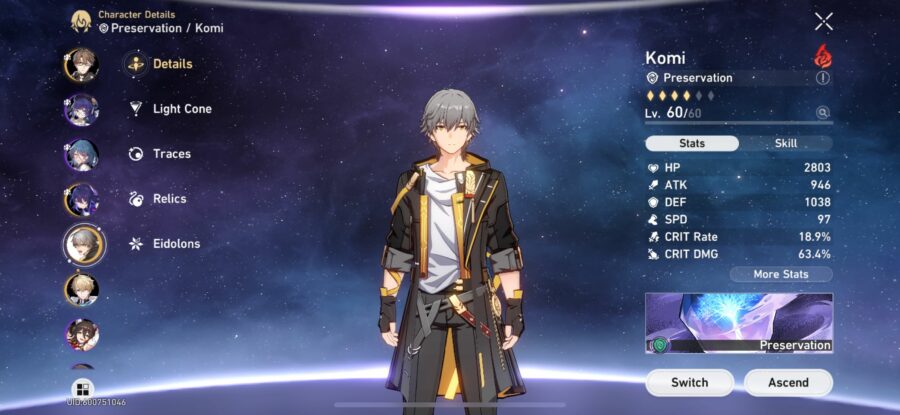This screenshot has height=415, width=900.
Task: View the Eidolons section
Action: [x=176, y=244]
